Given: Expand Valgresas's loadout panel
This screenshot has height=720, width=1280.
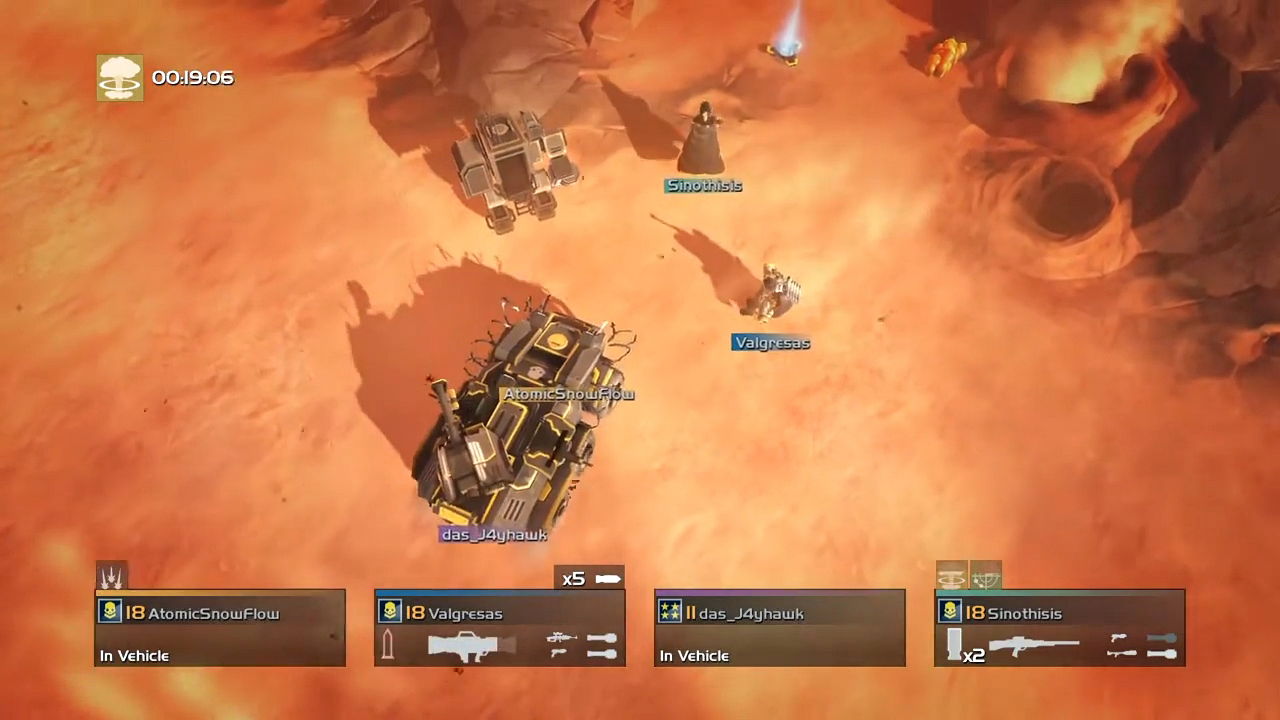Looking at the screenshot, I should 500,627.
